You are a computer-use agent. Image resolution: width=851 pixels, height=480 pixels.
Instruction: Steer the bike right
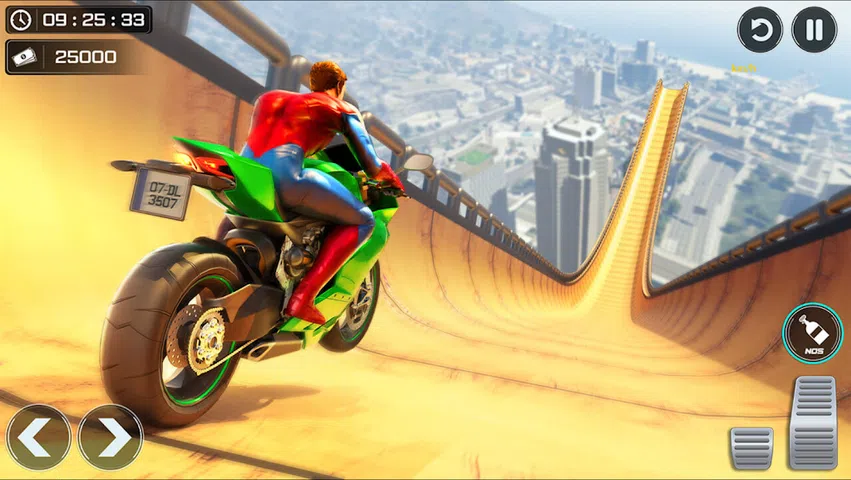[x=110, y=437]
